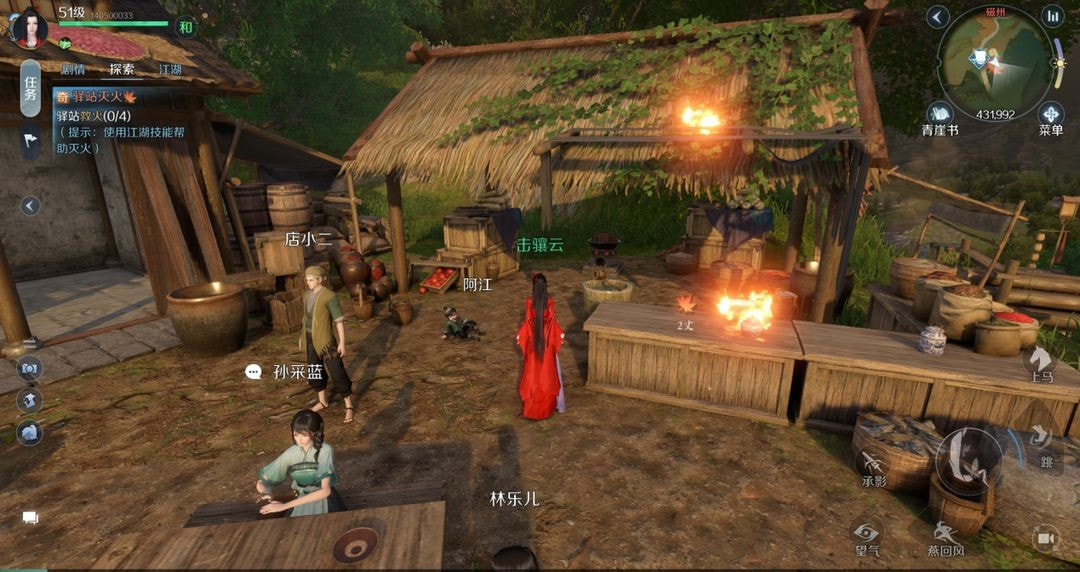This screenshot has height=572, width=1080.
Task: Open the 任务 quest panel button
Action: point(31,88)
